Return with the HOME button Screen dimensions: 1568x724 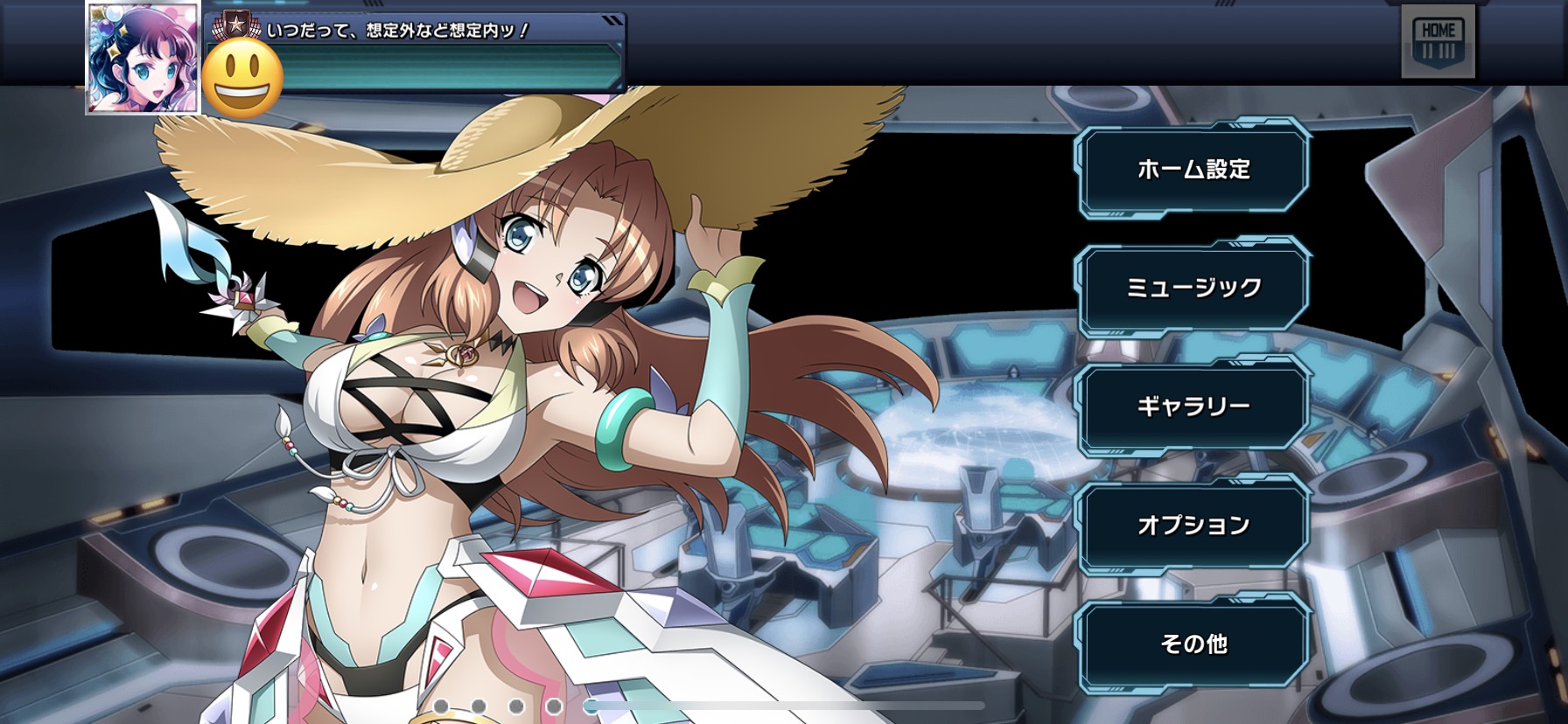1438,41
